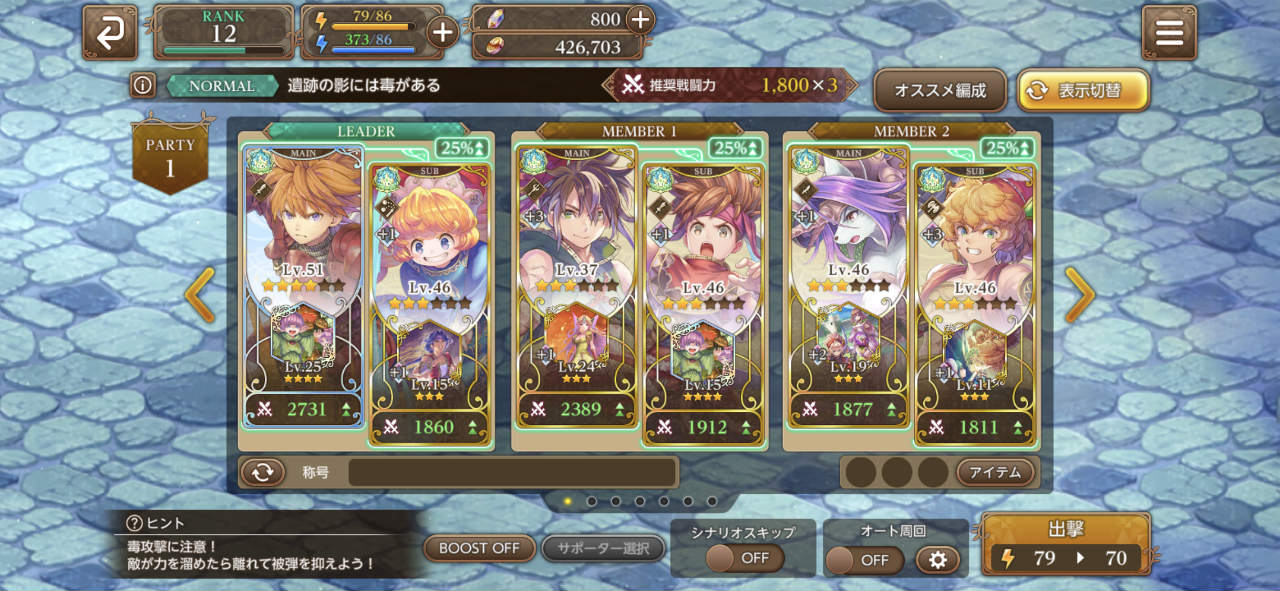Viewport: 1280px width, 591px height.
Task: Go to the next party with right arrow
Action: pyautogui.click(x=1079, y=296)
